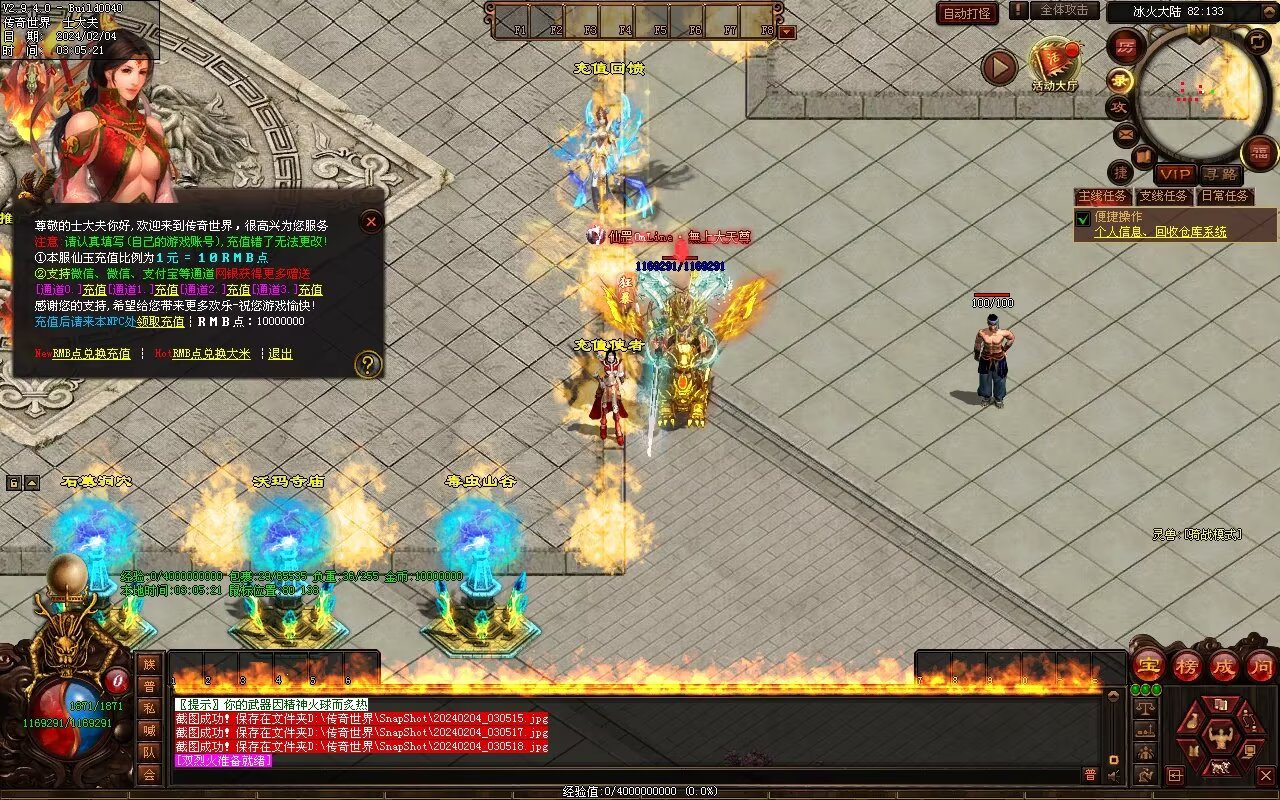Screen dimensions: 1280x800
Task: Toggle the 便捷操作 checkbox
Action: click(x=1082, y=218)
